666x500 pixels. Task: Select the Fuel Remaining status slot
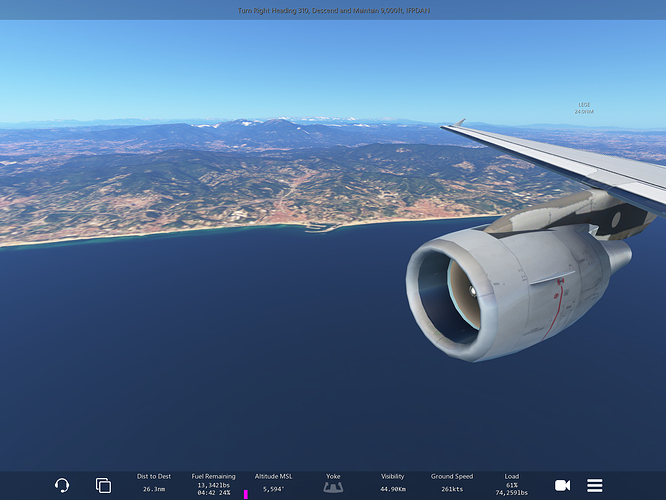point(214,484)
